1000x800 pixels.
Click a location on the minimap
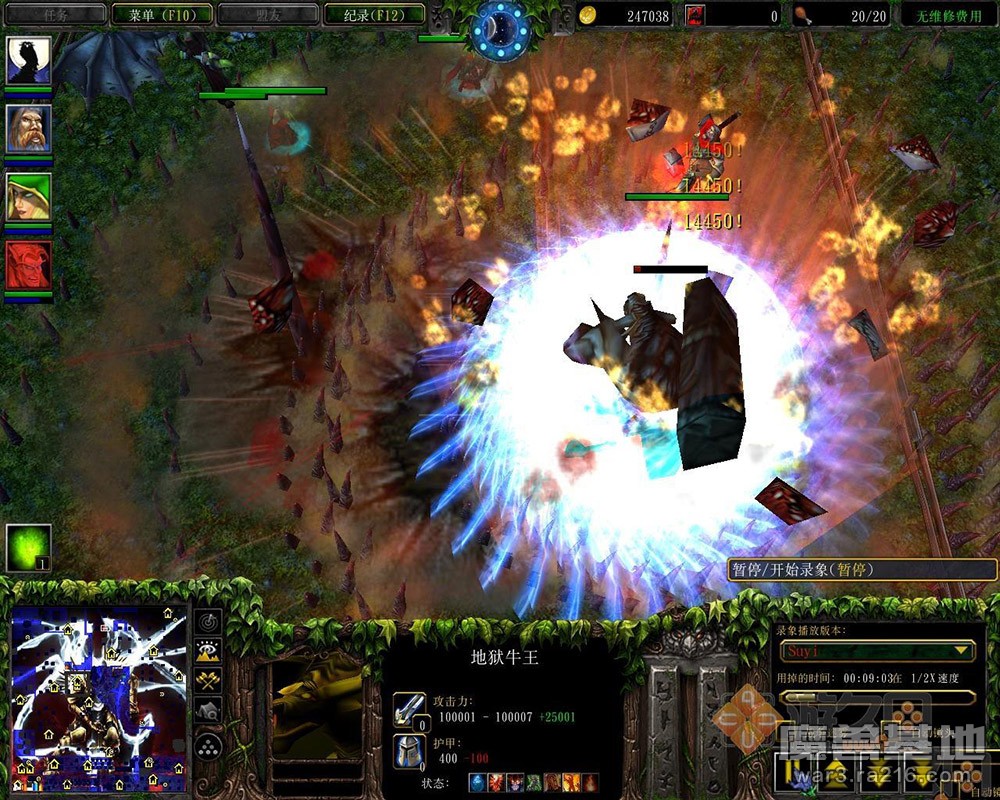(98, 690)
